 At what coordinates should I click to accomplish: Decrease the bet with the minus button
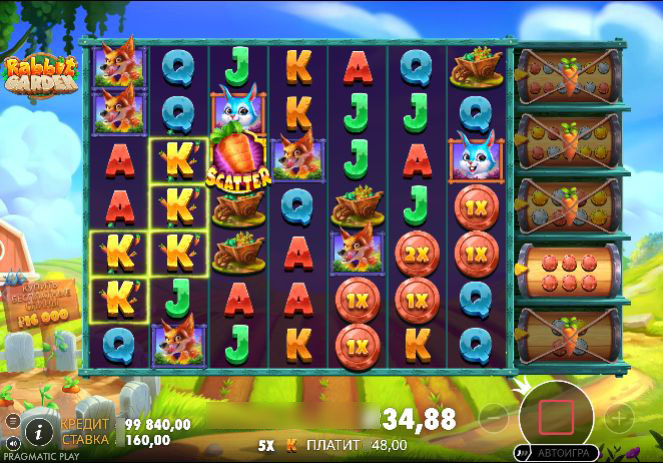click(494, 416)
